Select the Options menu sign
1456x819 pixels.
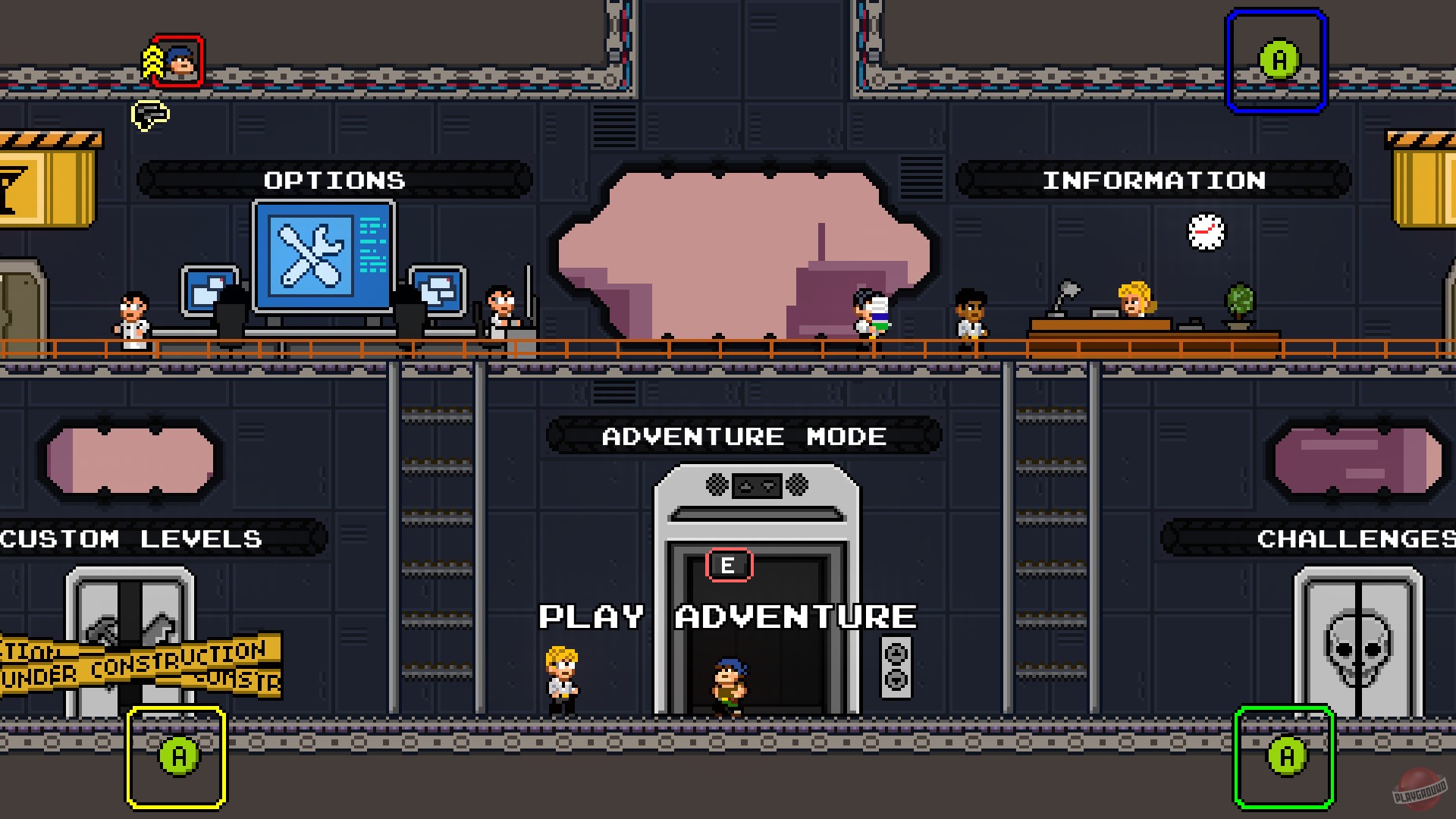point(334,180)
